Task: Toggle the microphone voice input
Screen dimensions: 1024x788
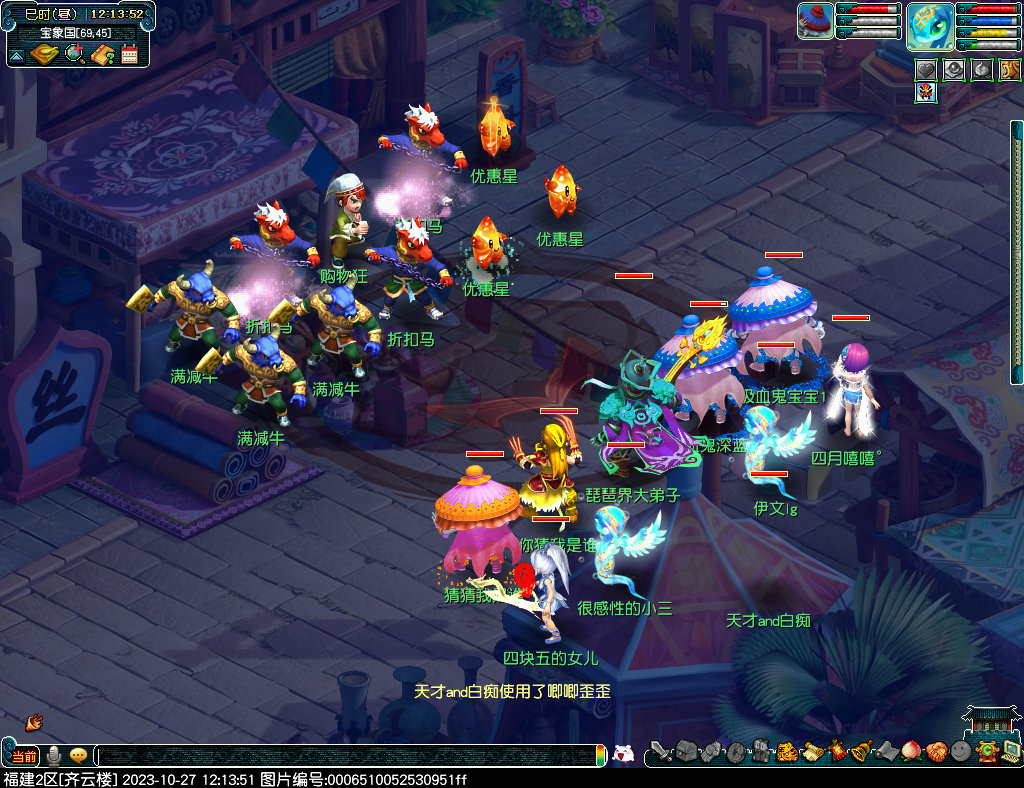Action: click(x=54, y=756)
